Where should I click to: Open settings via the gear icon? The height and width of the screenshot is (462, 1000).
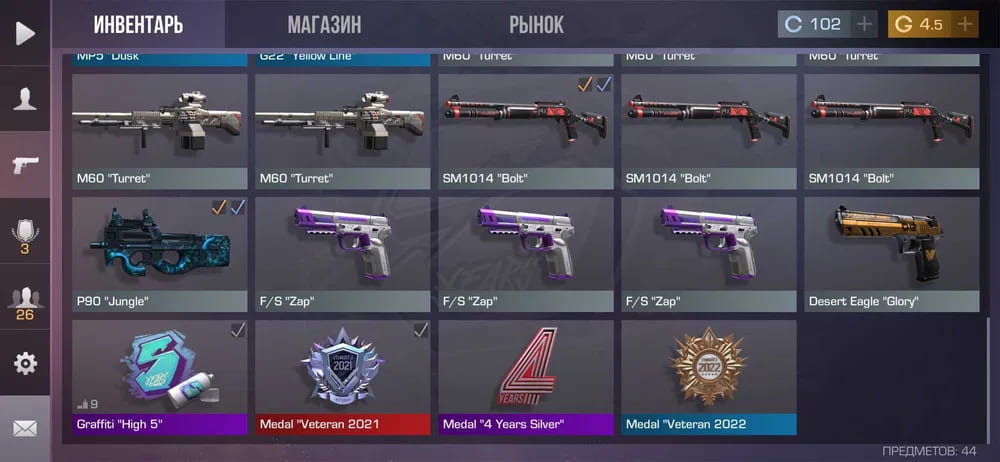(25, 363)
